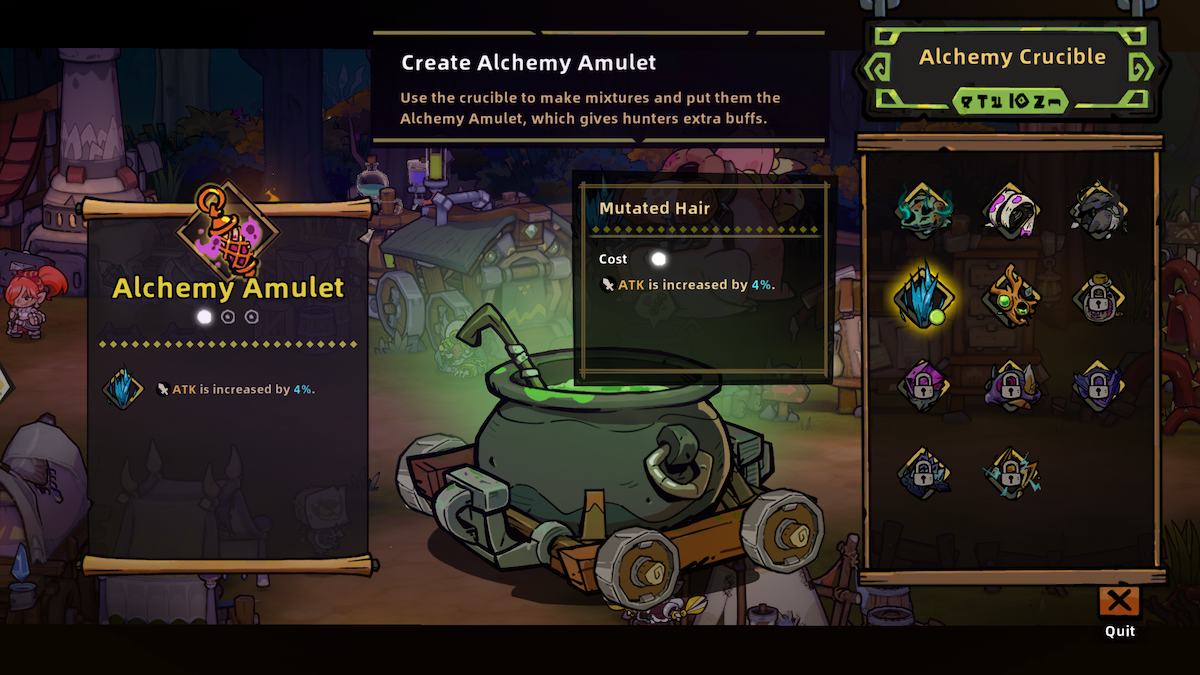Pick the white and purple cloth ingredient
Viewport: 1200px width, 675px height.
1011,211
